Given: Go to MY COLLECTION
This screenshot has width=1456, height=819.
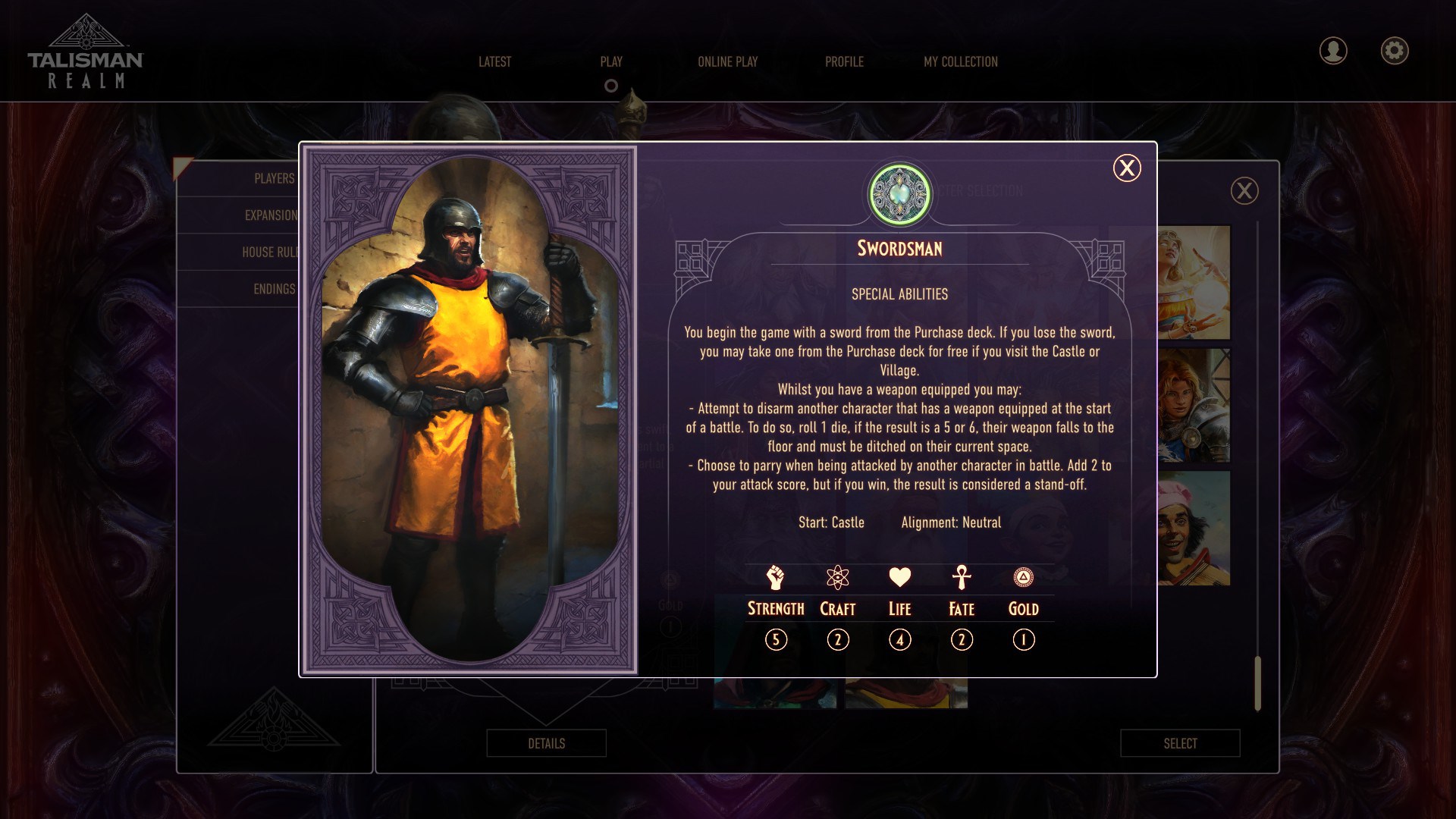Looking at the screenshot, I should coord(960,62).
